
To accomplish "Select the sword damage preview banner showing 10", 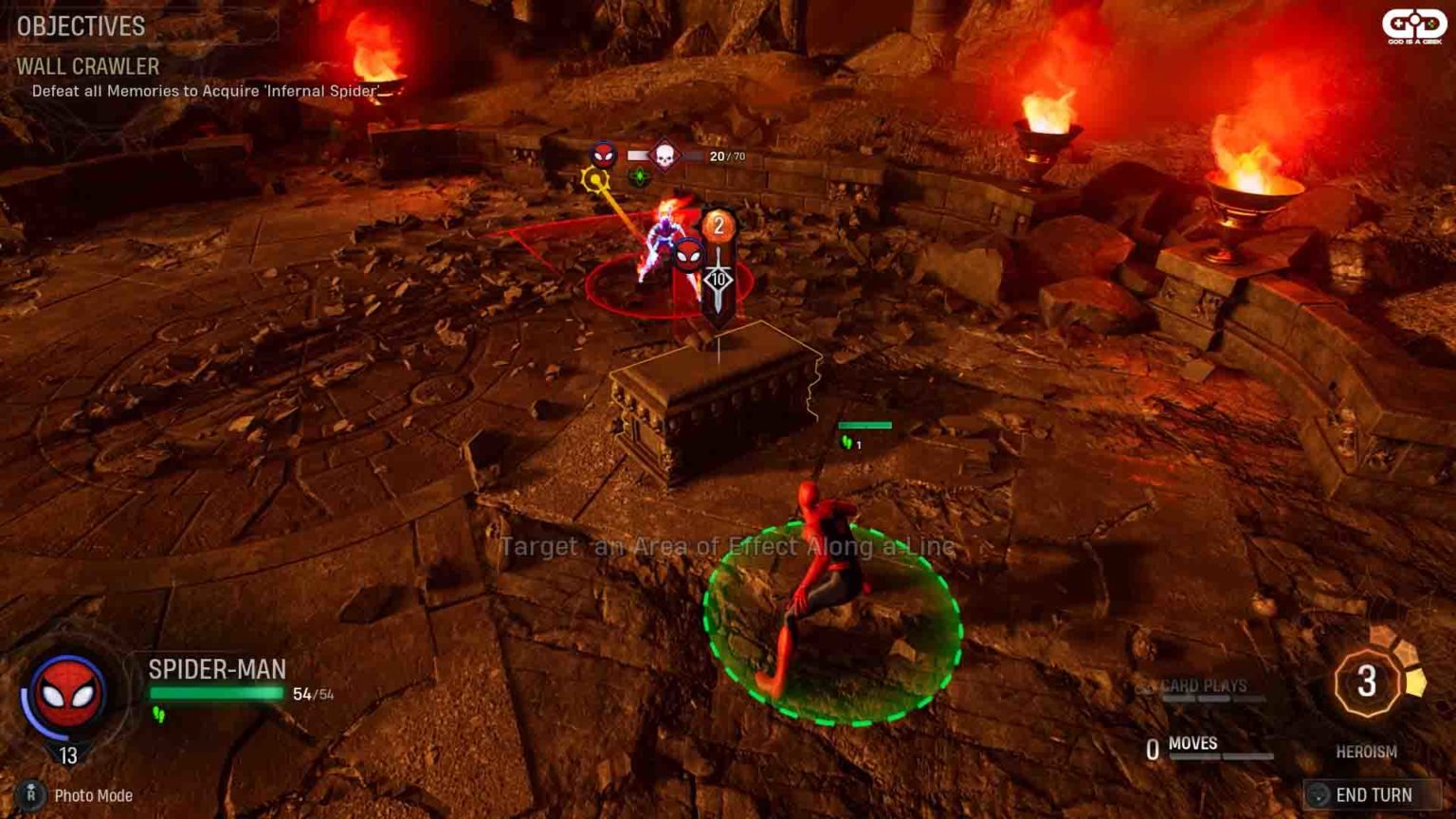I will pos(719,279).
